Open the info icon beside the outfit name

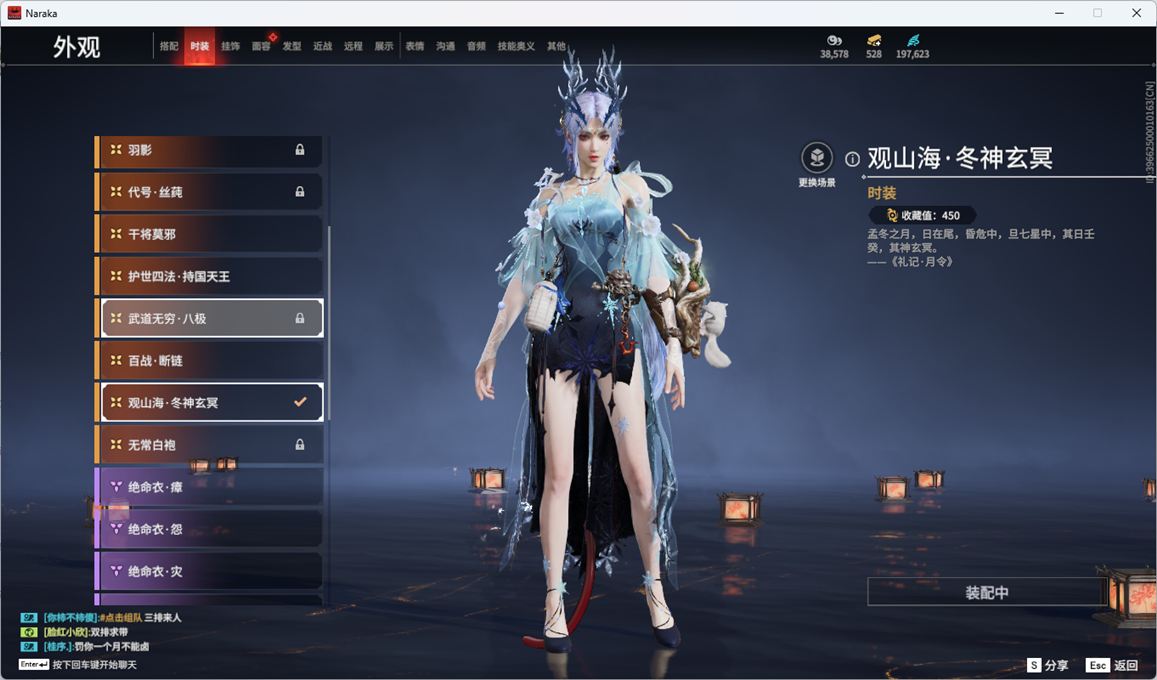(852, 159)
